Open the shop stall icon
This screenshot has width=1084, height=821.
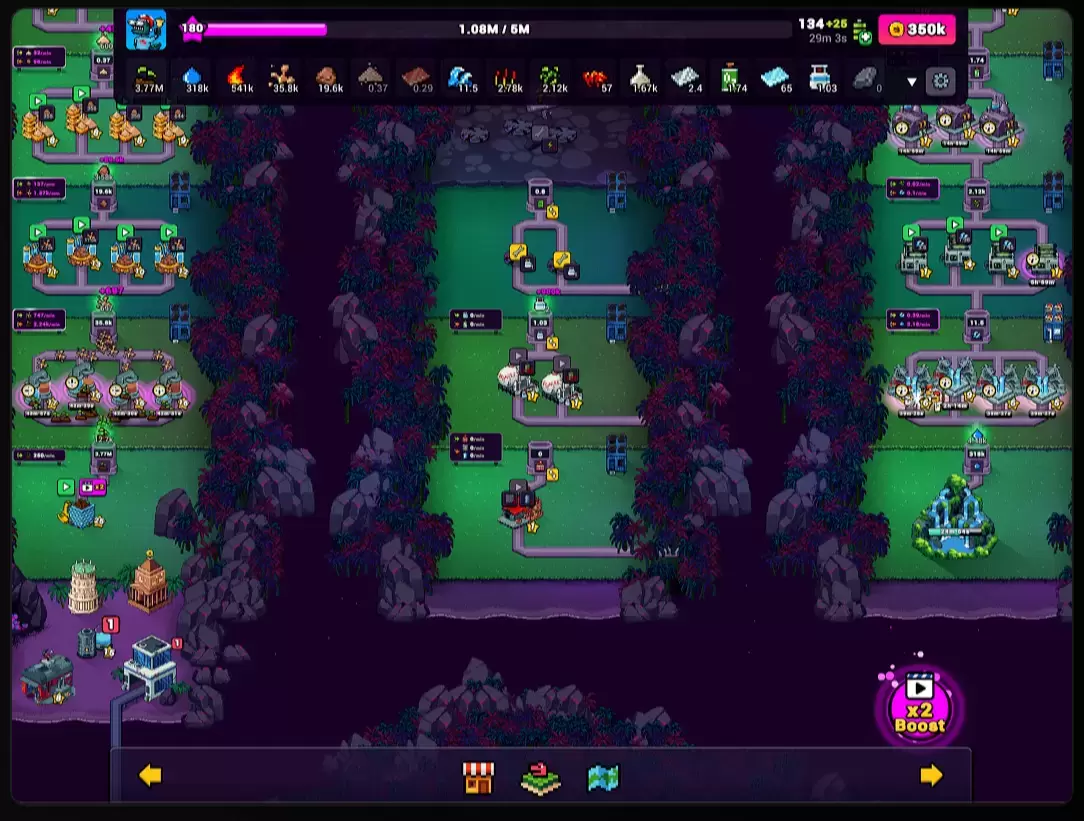(x=478, y=777)
